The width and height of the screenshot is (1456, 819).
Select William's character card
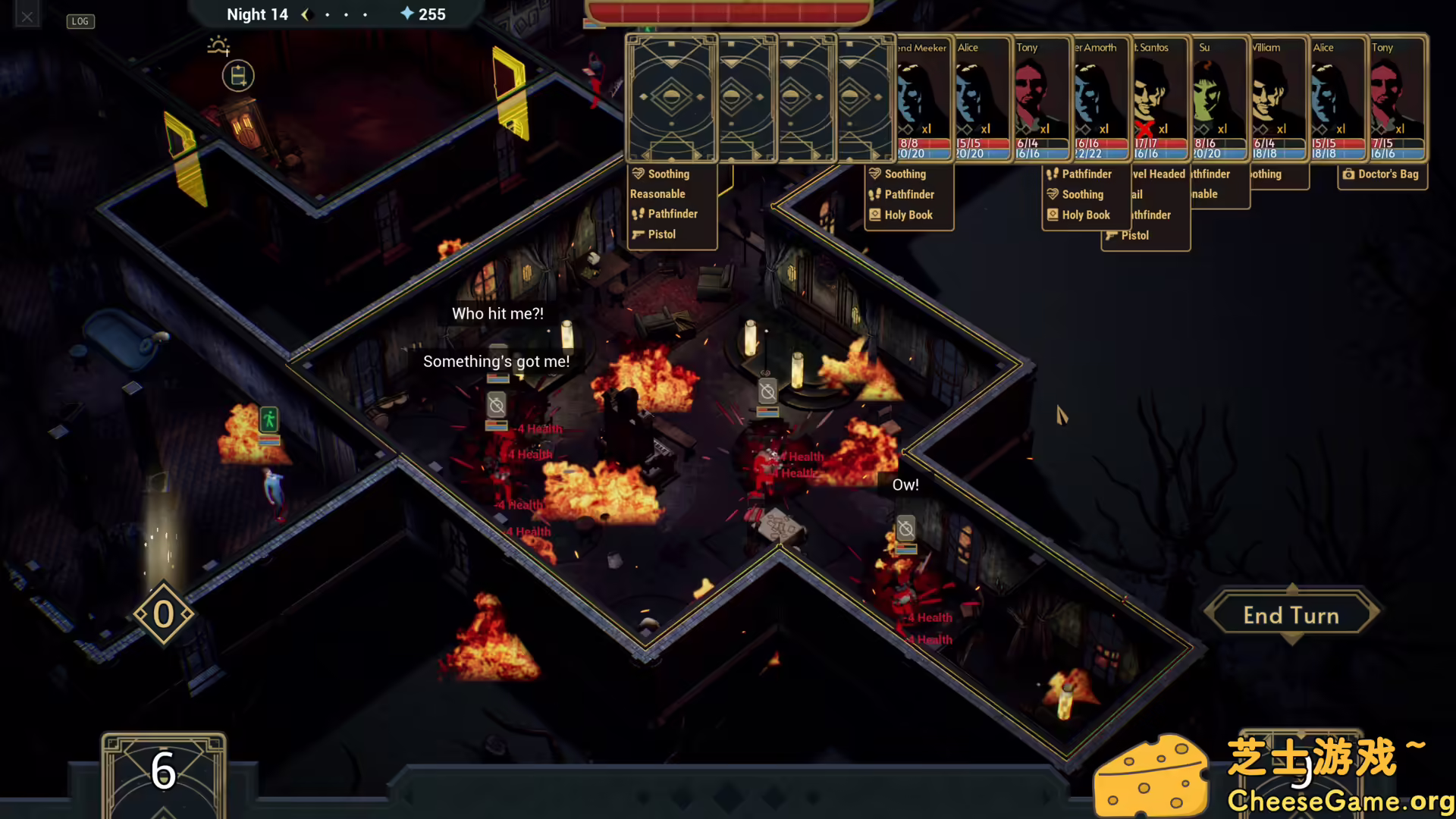1279,99
